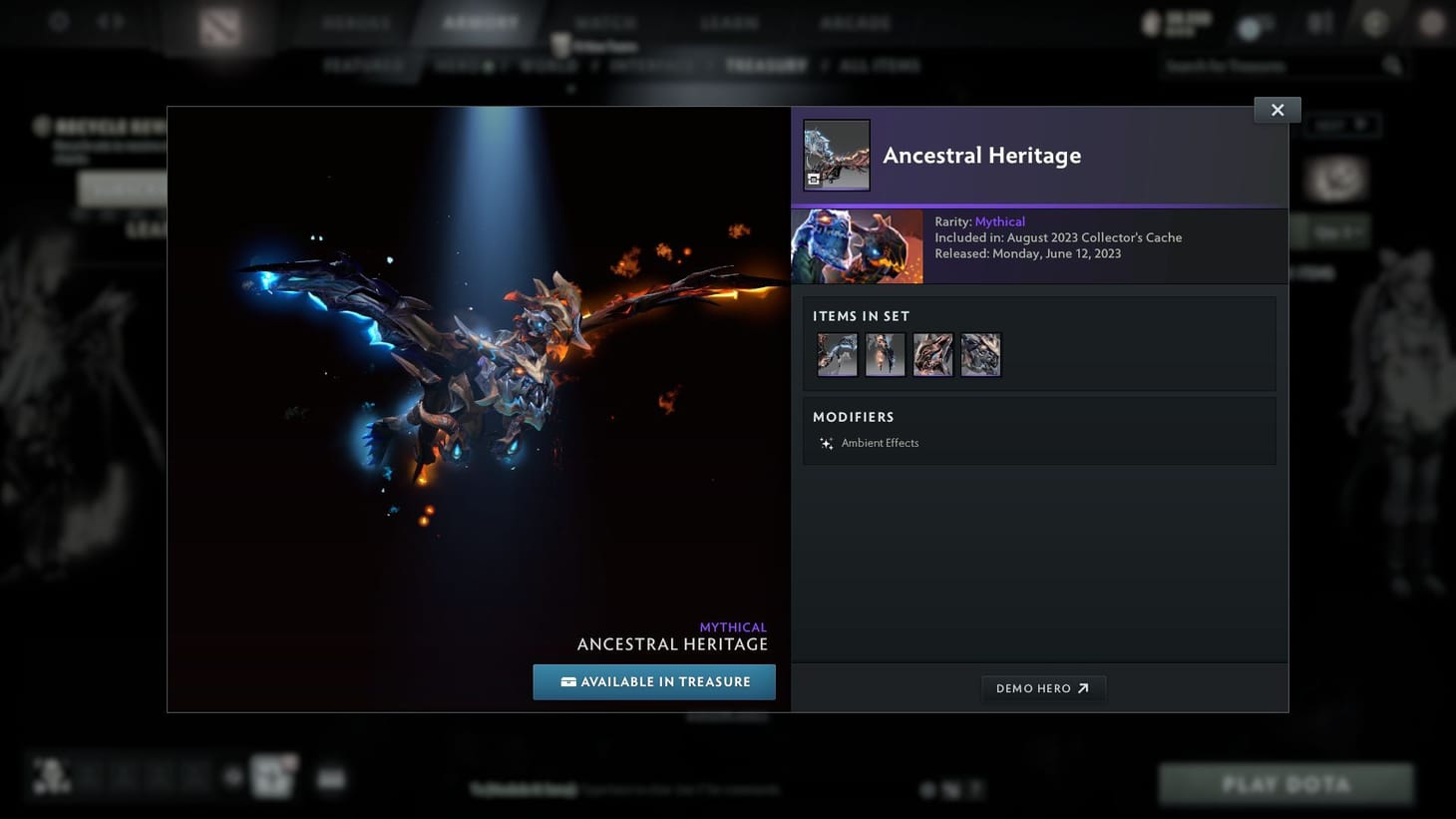Click the treasure chest icon on Available in Treasure
1456x819 pixels.
(x=567, y=681)
